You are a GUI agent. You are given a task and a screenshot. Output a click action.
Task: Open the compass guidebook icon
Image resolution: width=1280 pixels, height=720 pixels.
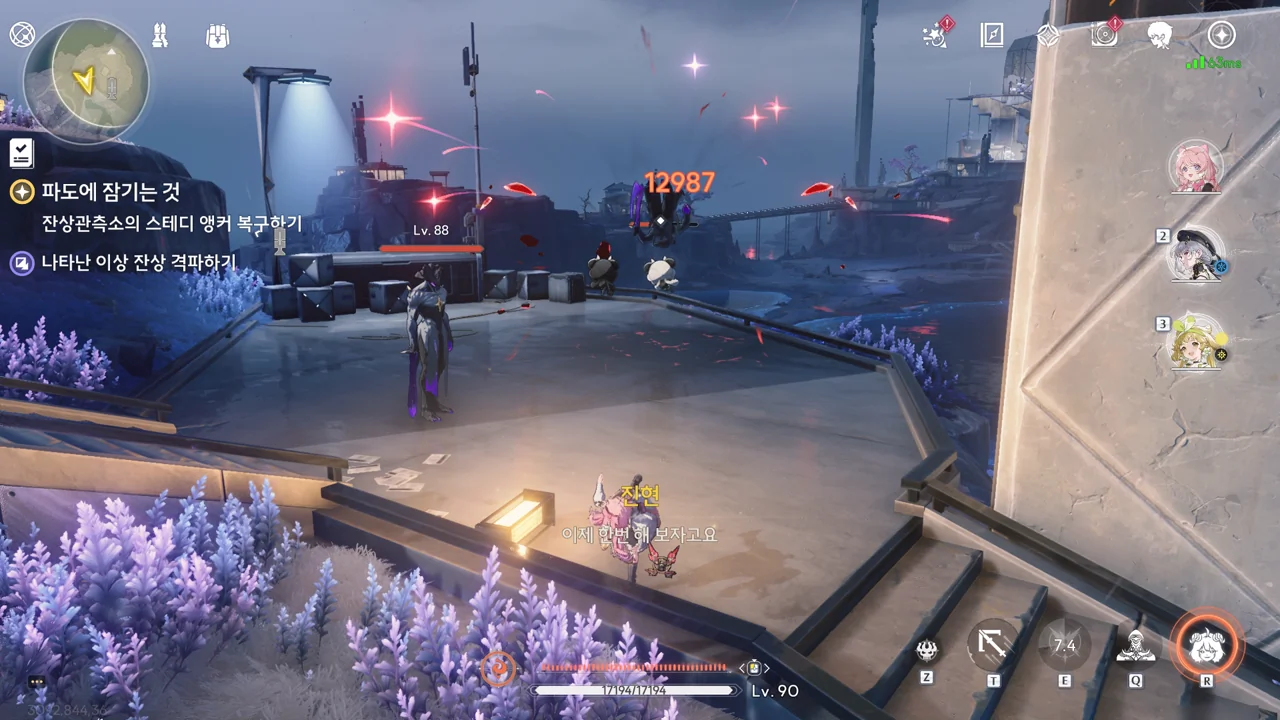coord(991,36)
